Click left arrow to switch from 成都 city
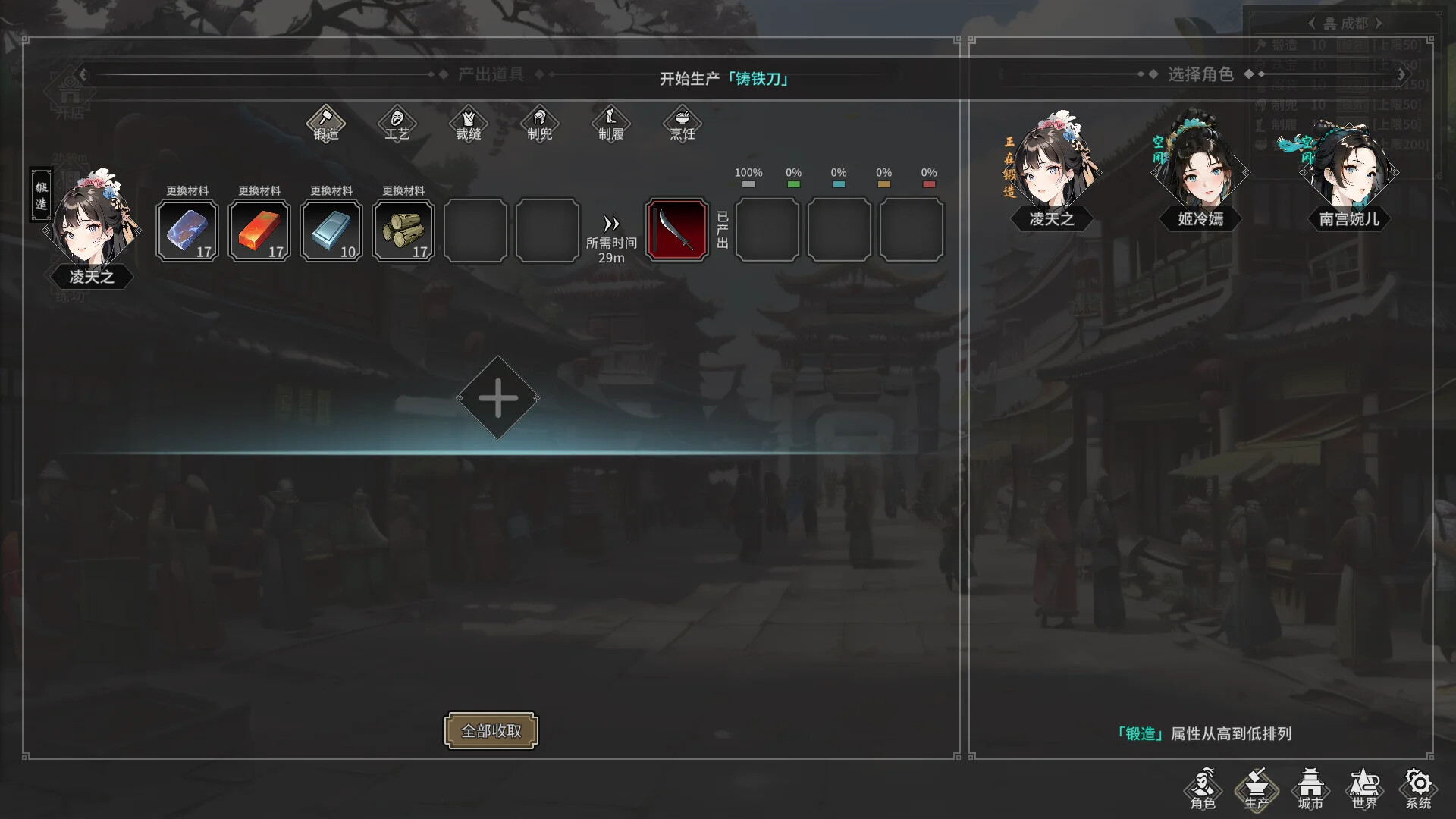The width and height of the screenshot is (1456, 819). 1311,24
